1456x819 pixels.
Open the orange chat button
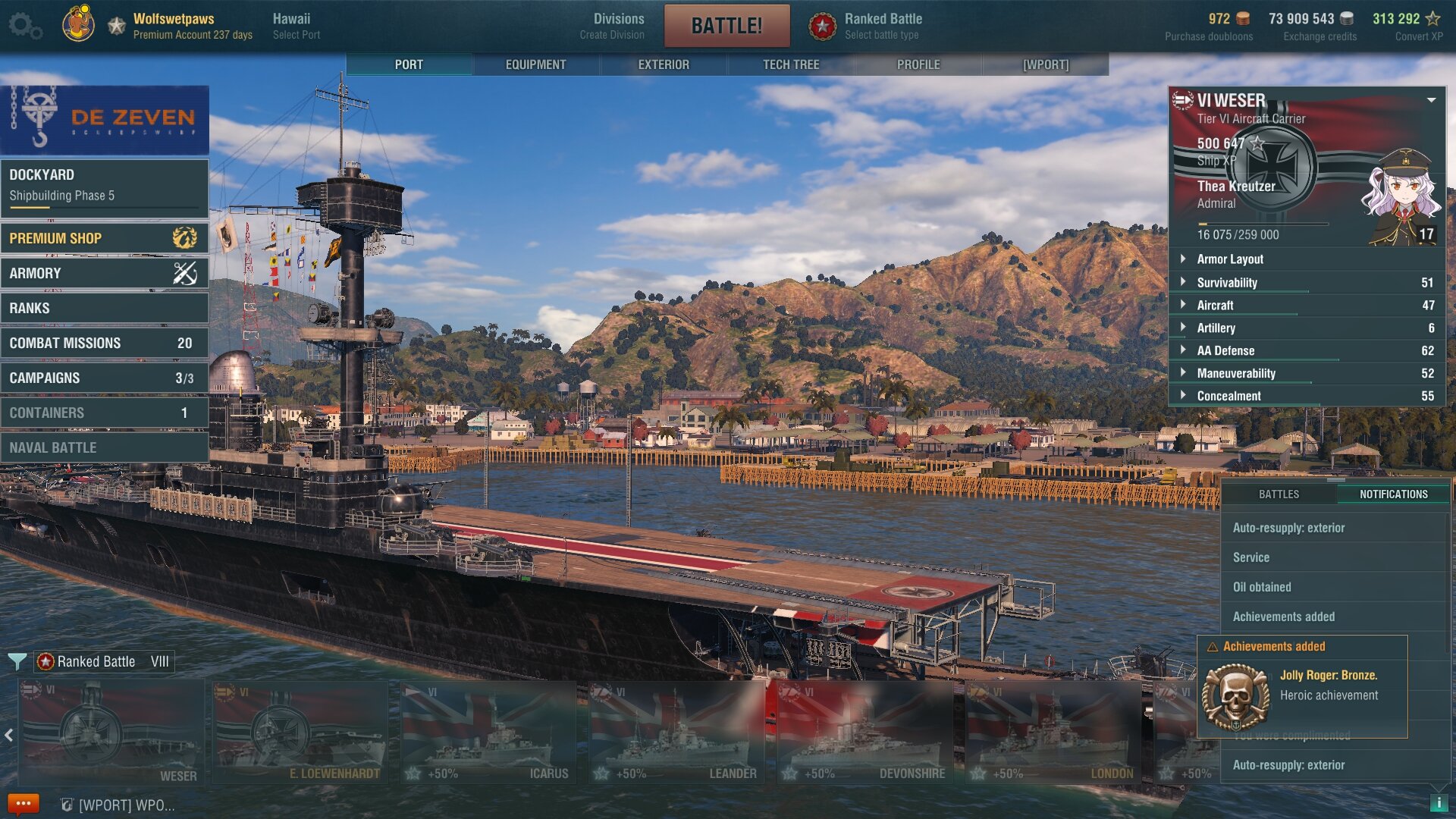(23, 803)
